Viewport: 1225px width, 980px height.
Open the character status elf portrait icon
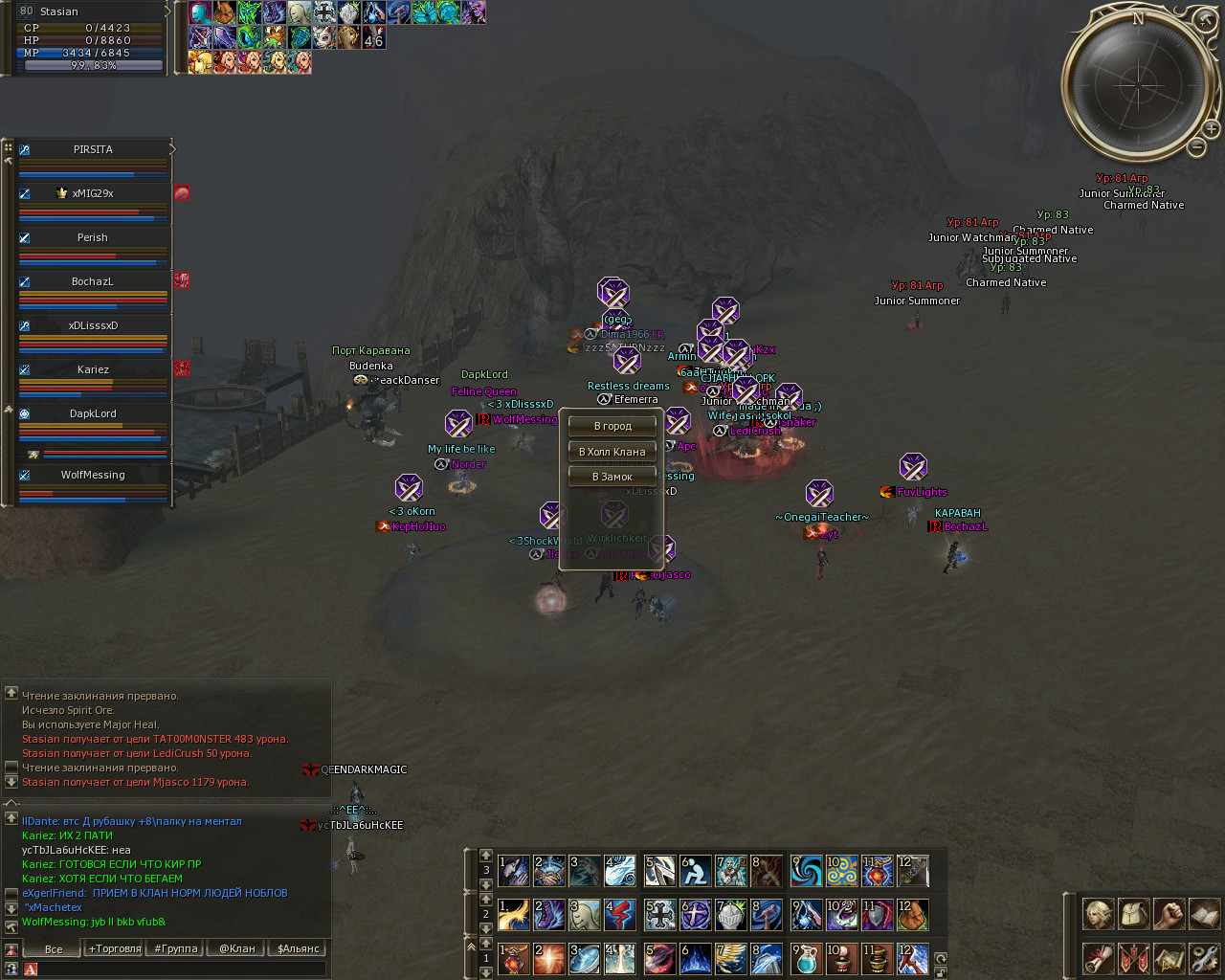pyautogui.click(x=1098, y=914)
